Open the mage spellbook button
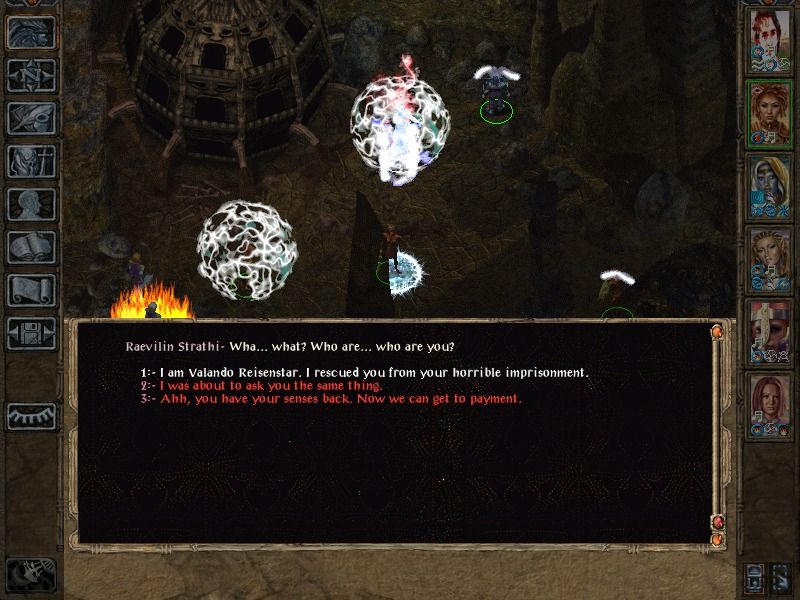 click(30, 247)
